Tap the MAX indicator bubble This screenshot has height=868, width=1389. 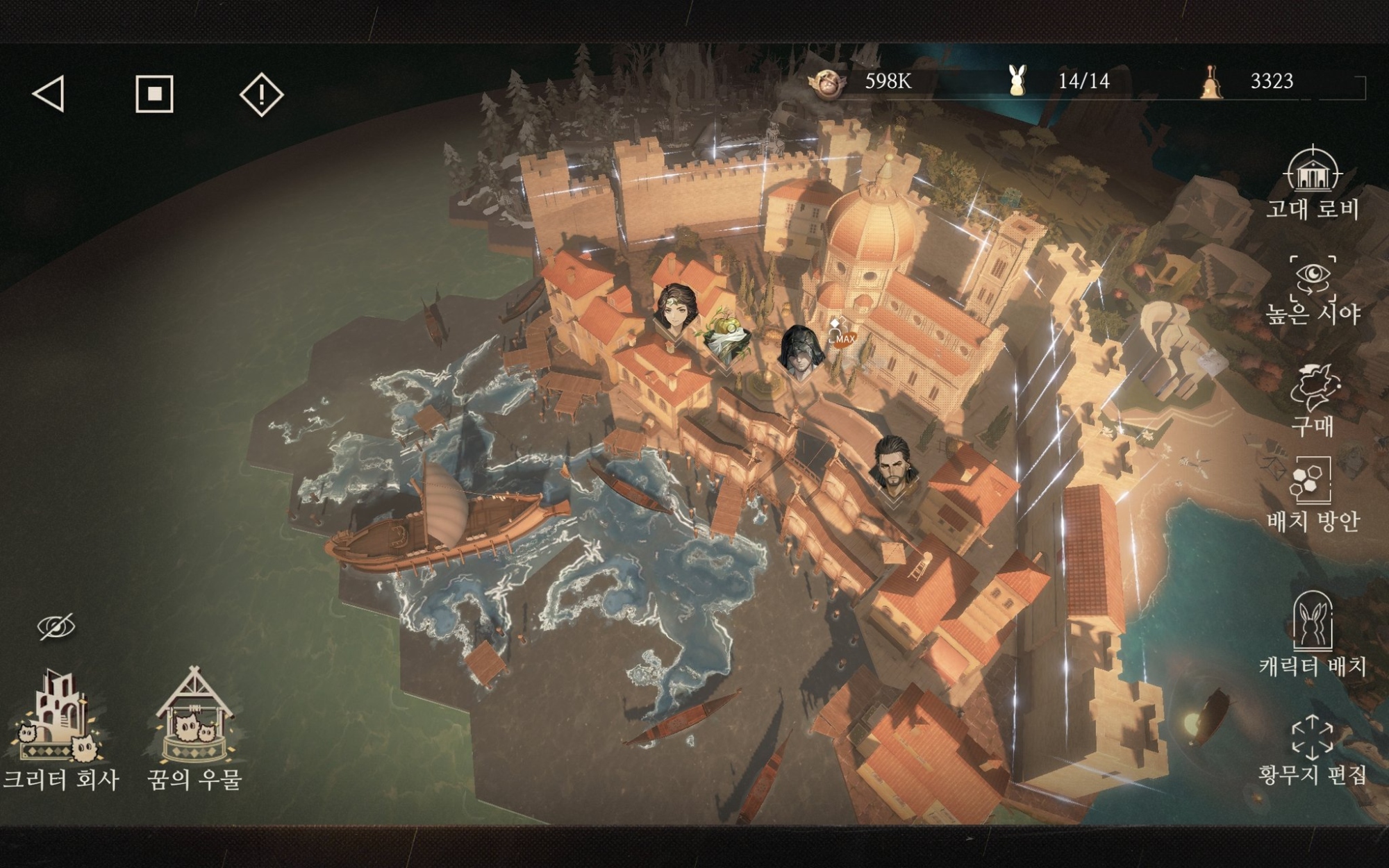click(x=845, y=338)
